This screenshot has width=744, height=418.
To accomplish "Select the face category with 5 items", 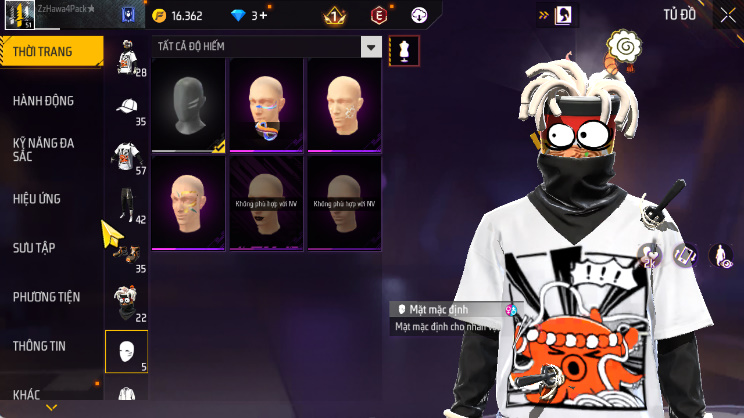I will coord(126,351).
